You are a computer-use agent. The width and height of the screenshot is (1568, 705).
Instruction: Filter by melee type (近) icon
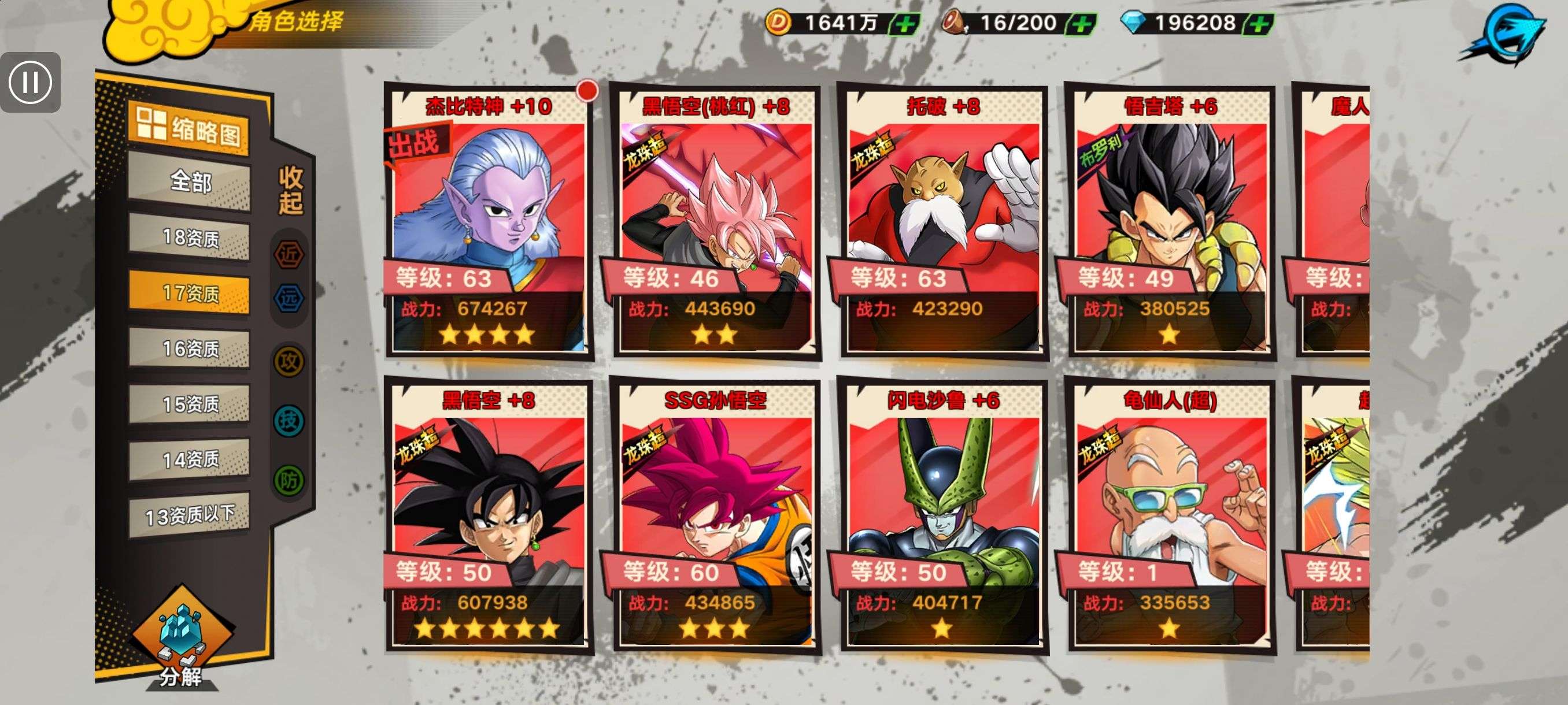pyautogui.click(x=289, y=254)
